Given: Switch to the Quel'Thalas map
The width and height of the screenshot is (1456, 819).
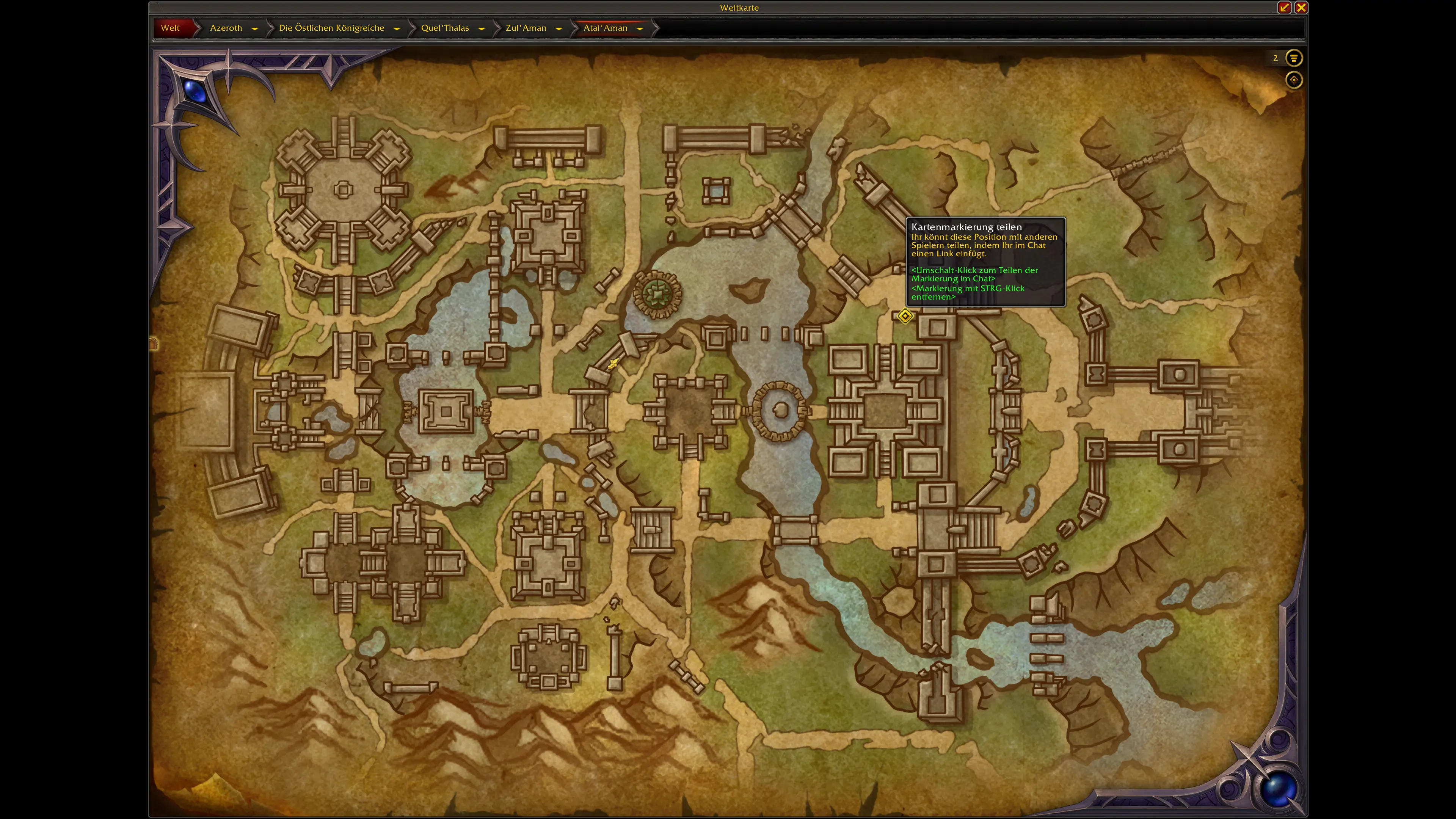Looking at the screenshot, I should [445, 28].
